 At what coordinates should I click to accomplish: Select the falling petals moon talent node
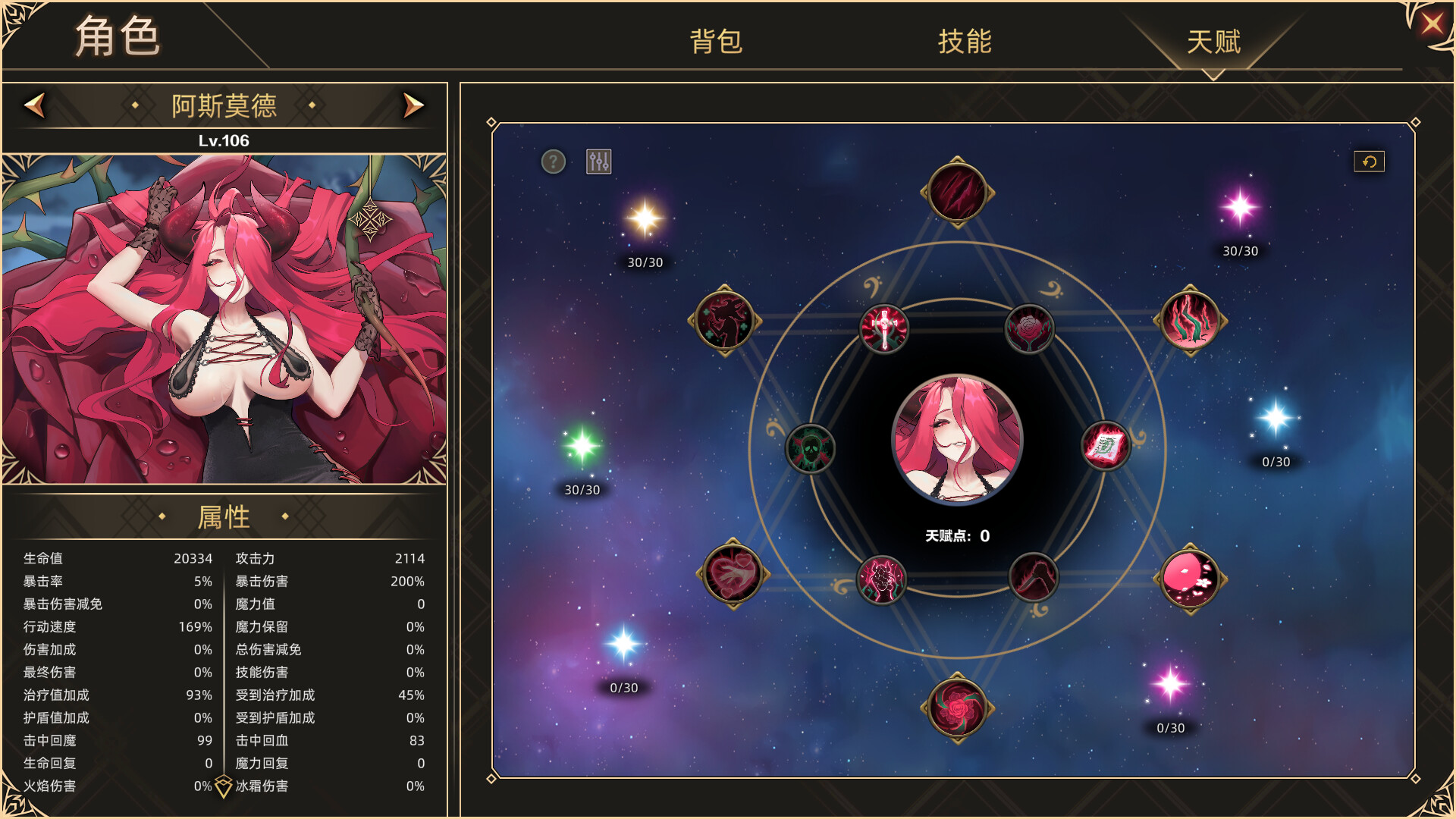click(1188, 579)
